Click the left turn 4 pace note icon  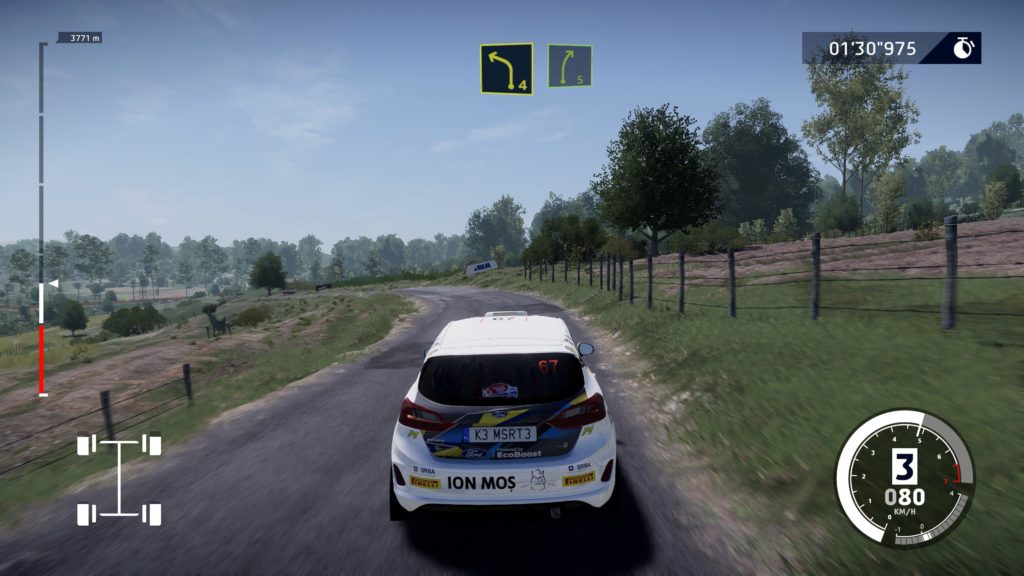[506, 69]
